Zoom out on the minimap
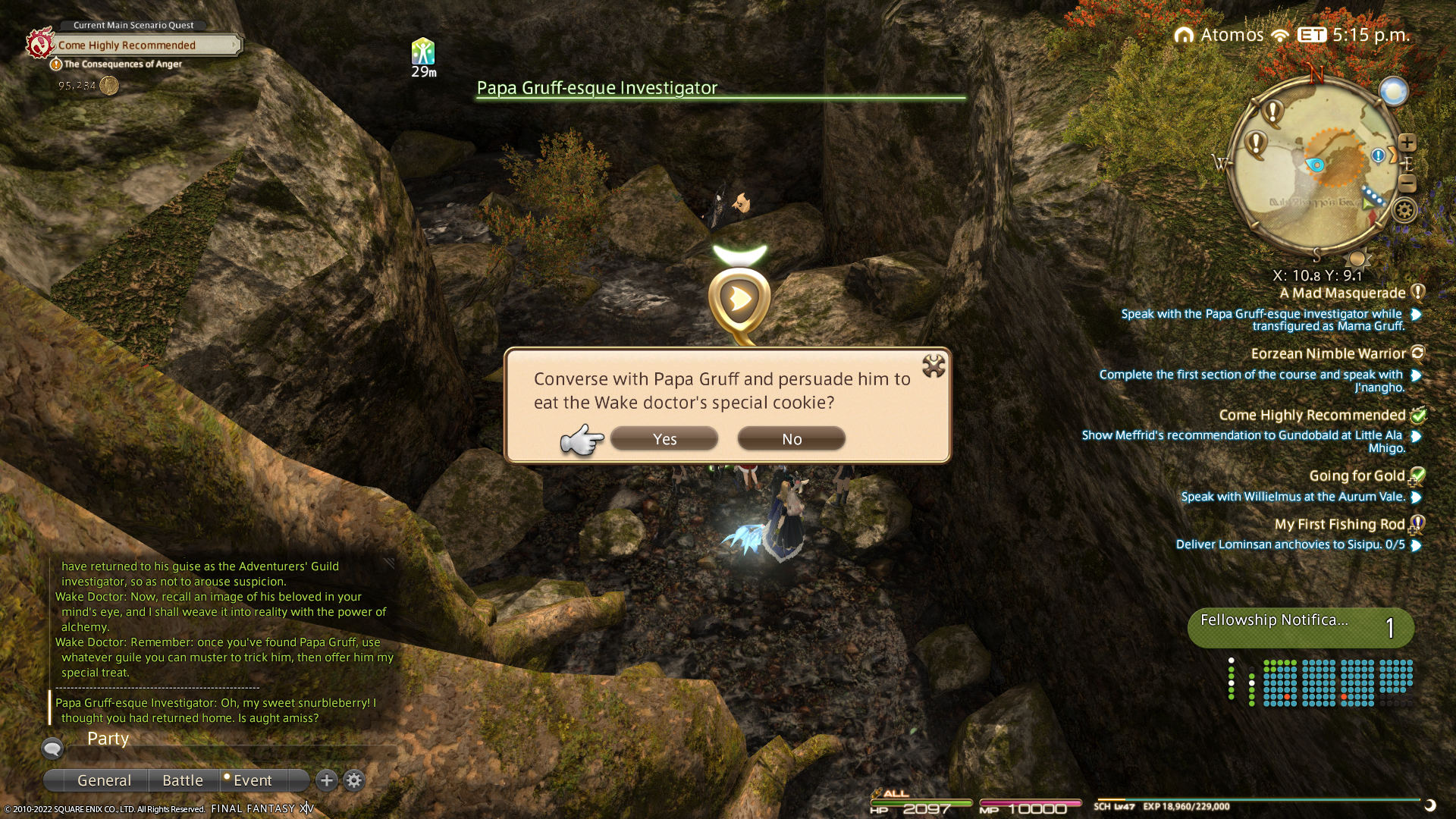 click(x=1407, y=184)
